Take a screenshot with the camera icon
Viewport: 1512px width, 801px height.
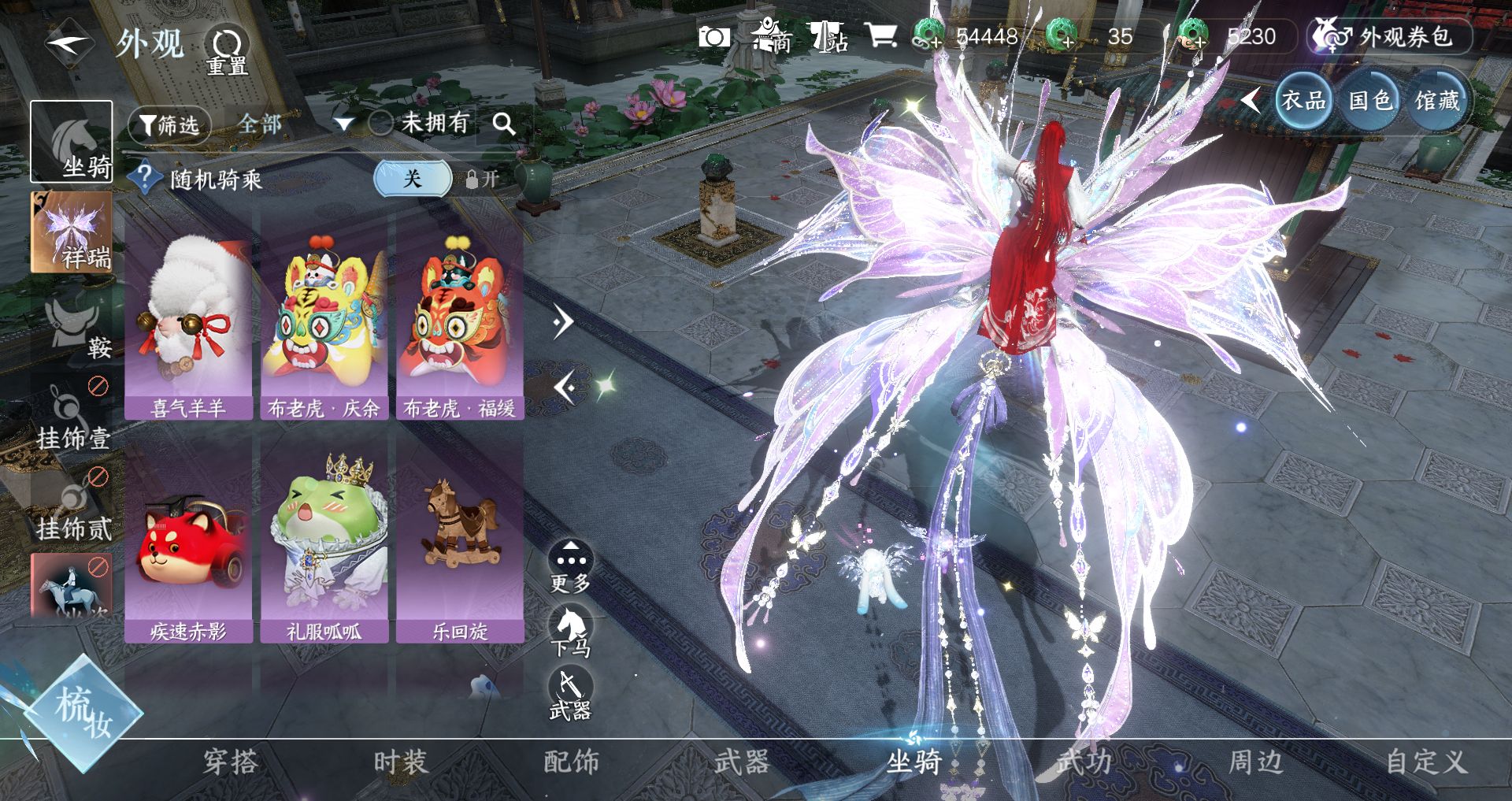point(714,36)
